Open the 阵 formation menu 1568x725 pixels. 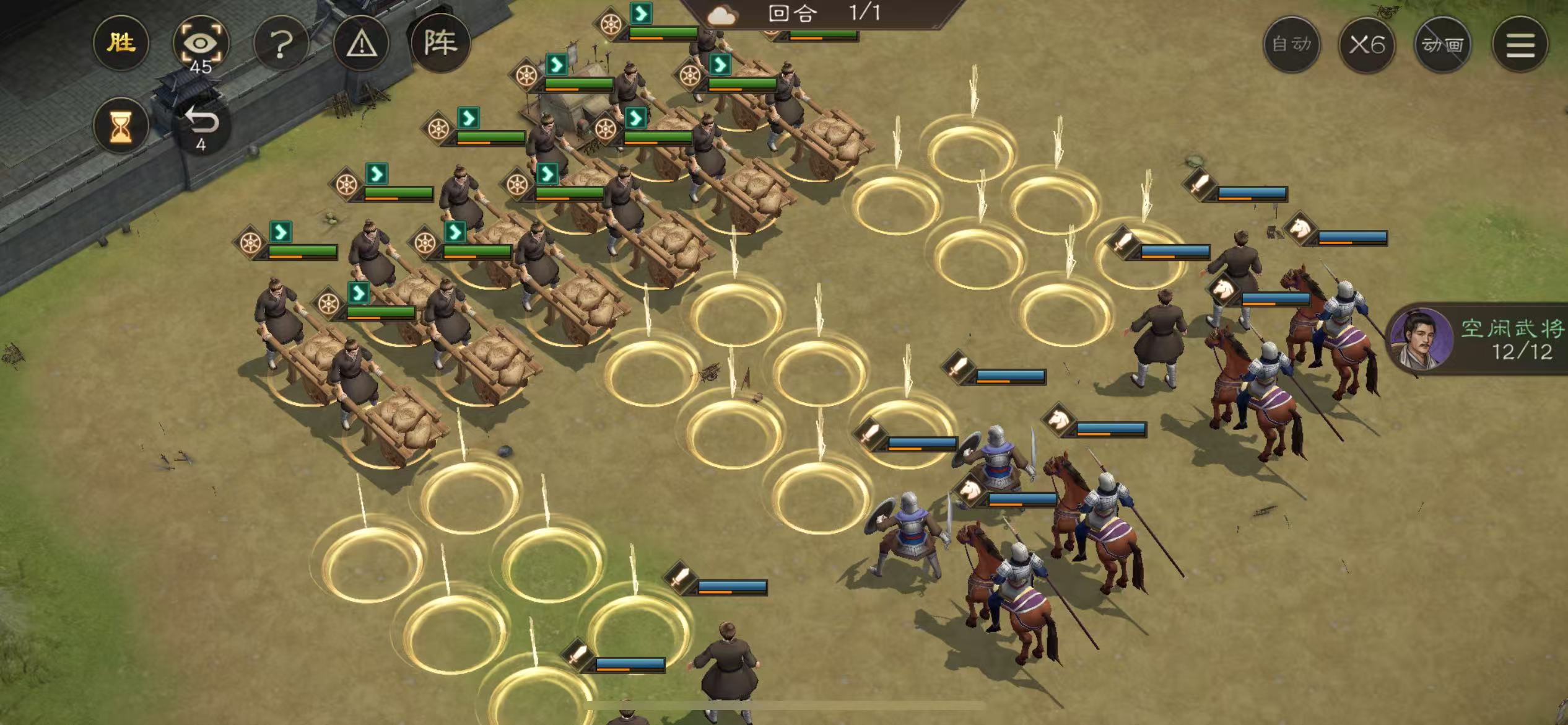tap(440, 43)
